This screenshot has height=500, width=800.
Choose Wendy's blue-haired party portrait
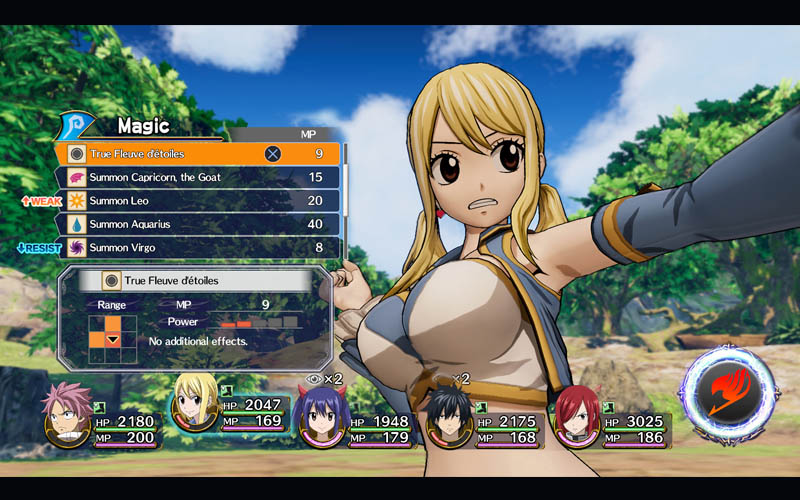(323, 418)
